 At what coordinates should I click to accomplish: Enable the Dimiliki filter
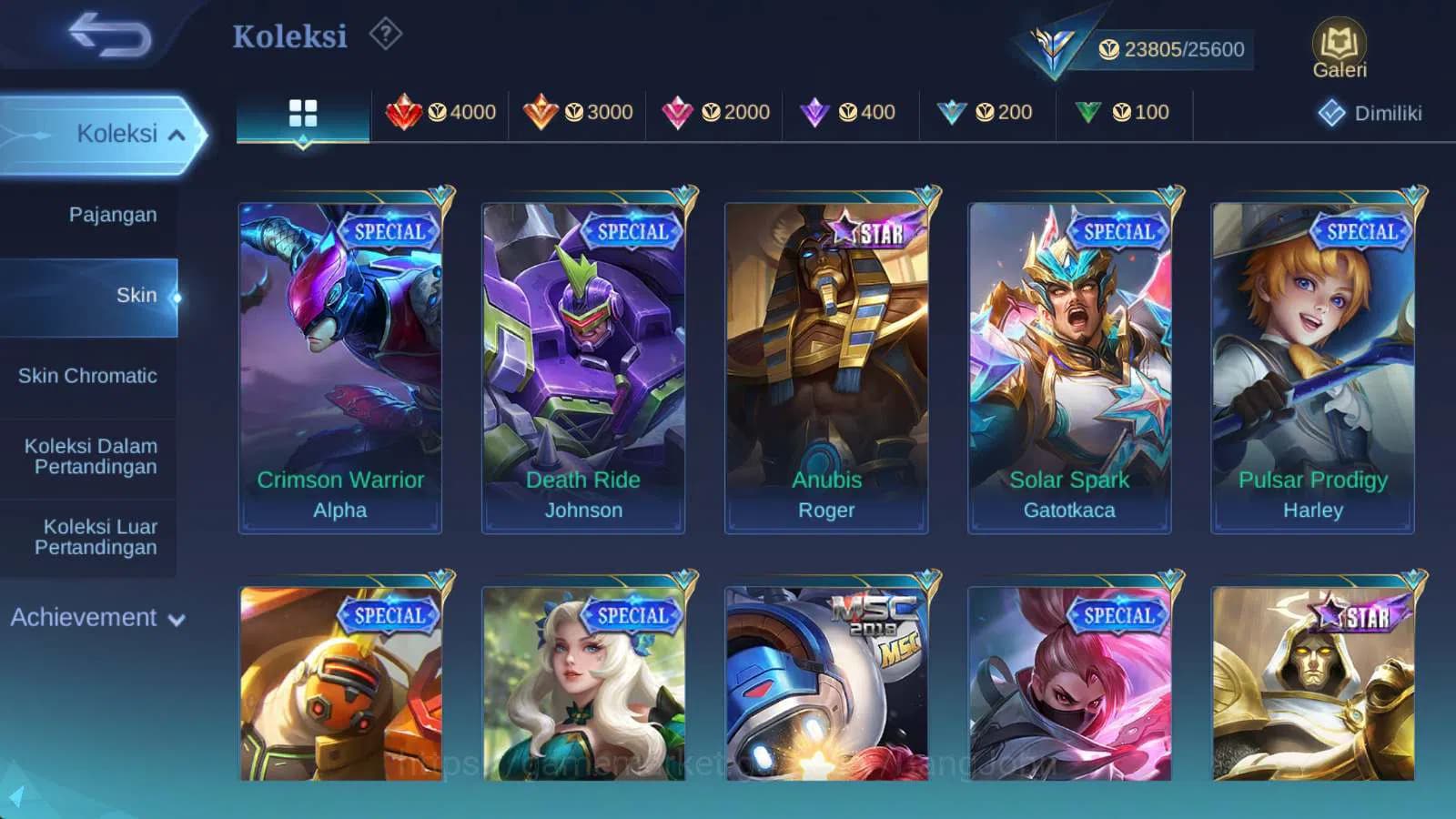1370,113
